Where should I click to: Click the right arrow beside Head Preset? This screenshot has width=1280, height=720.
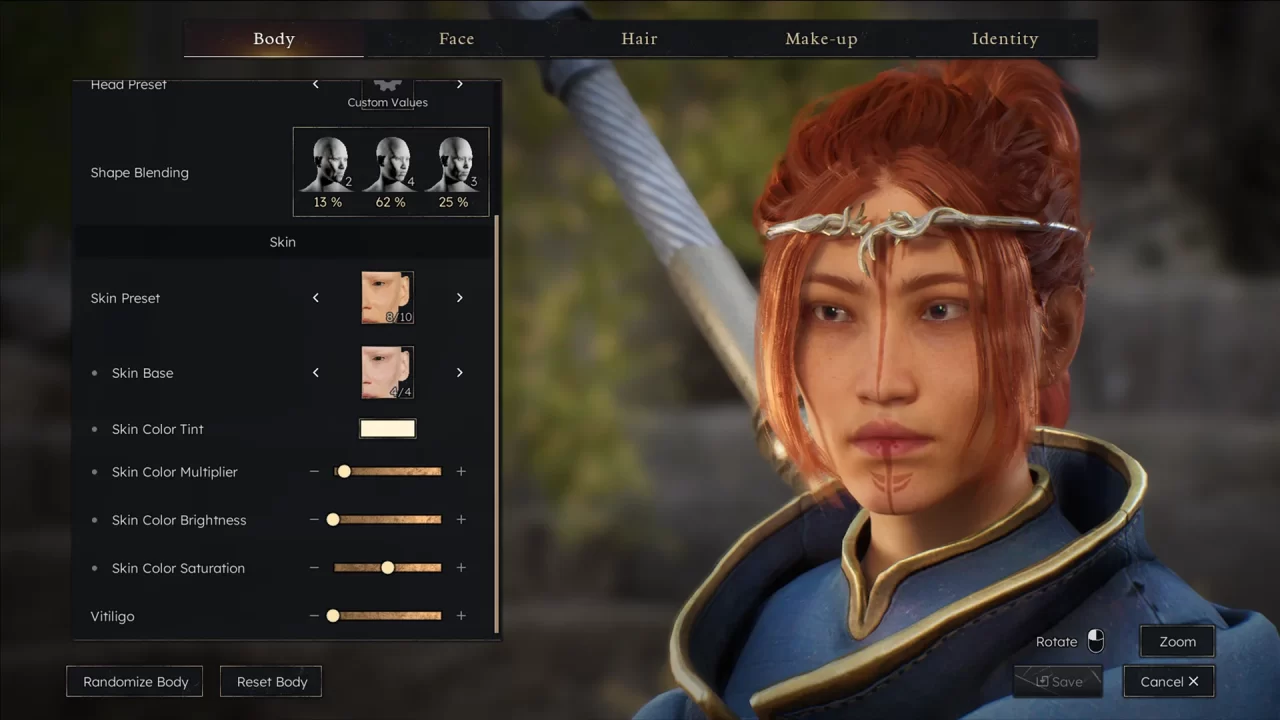pos(459,84)
